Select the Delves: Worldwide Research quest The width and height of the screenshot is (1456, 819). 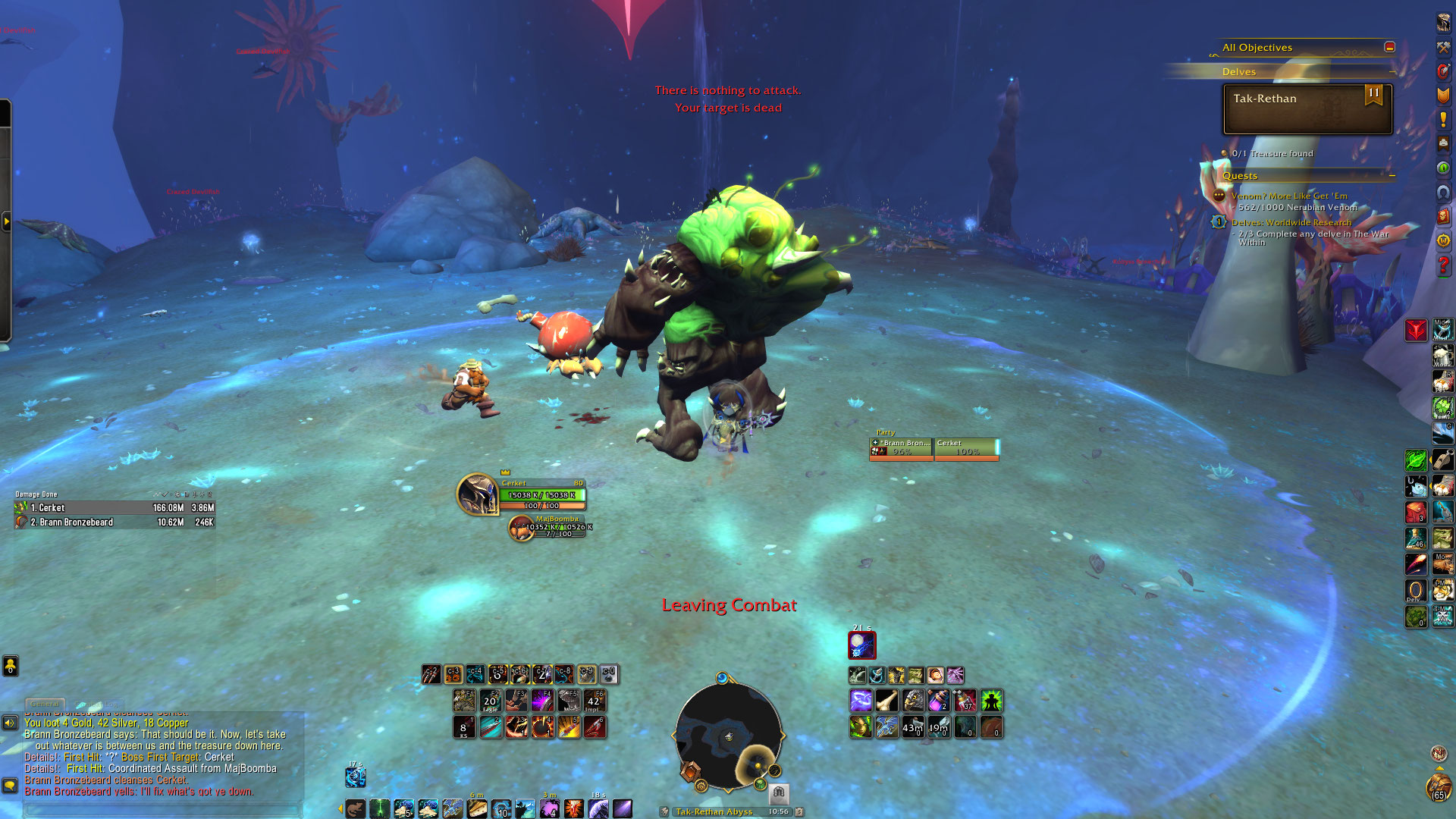click(1291, 222)
